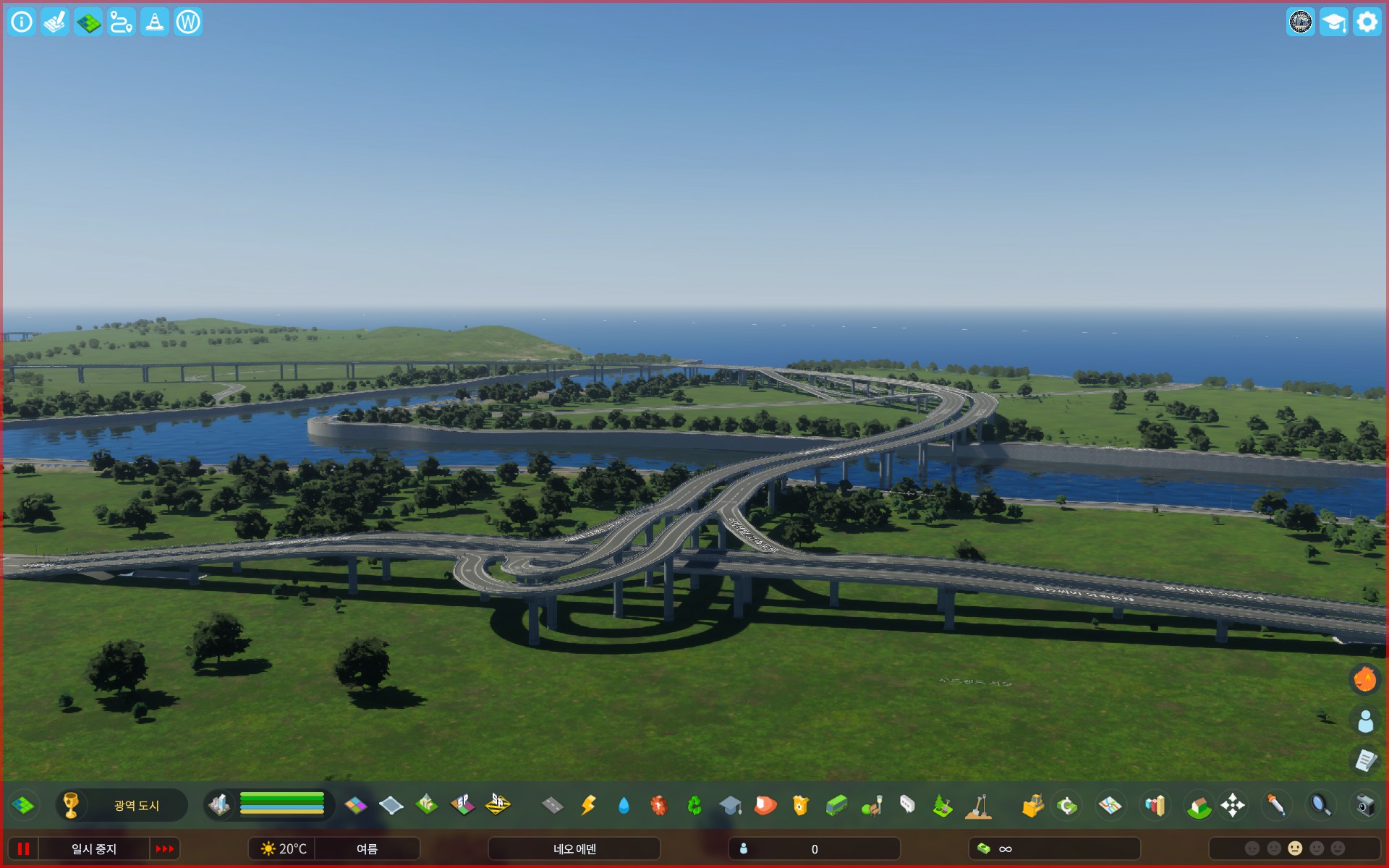1389x868 pixels.
Task: Select the Zones colored tiles tool
Action: 355,805
